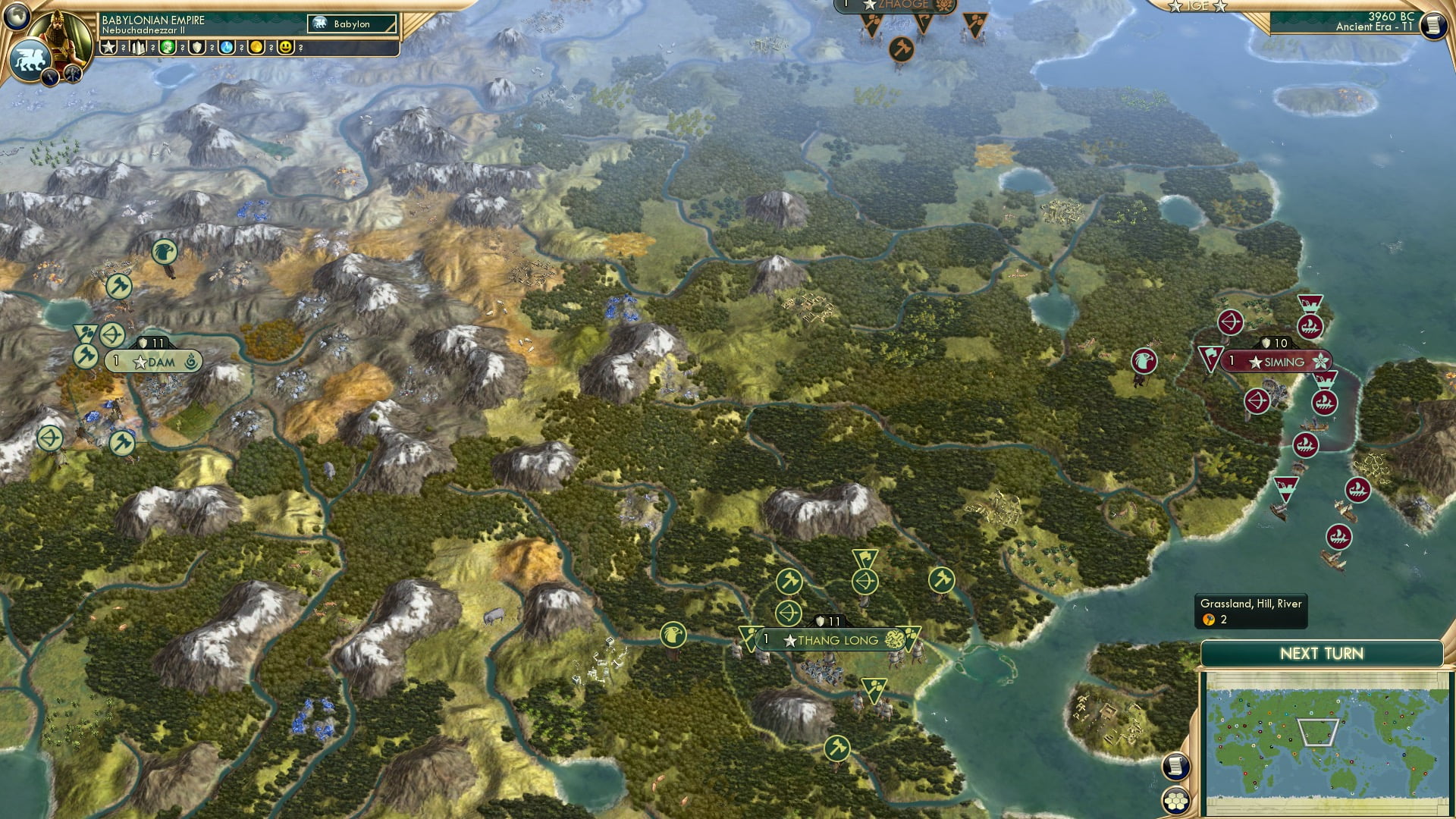Open the notification scroll icon at top right
The height and width of the screenshot is (819, 1456).
1434,26
